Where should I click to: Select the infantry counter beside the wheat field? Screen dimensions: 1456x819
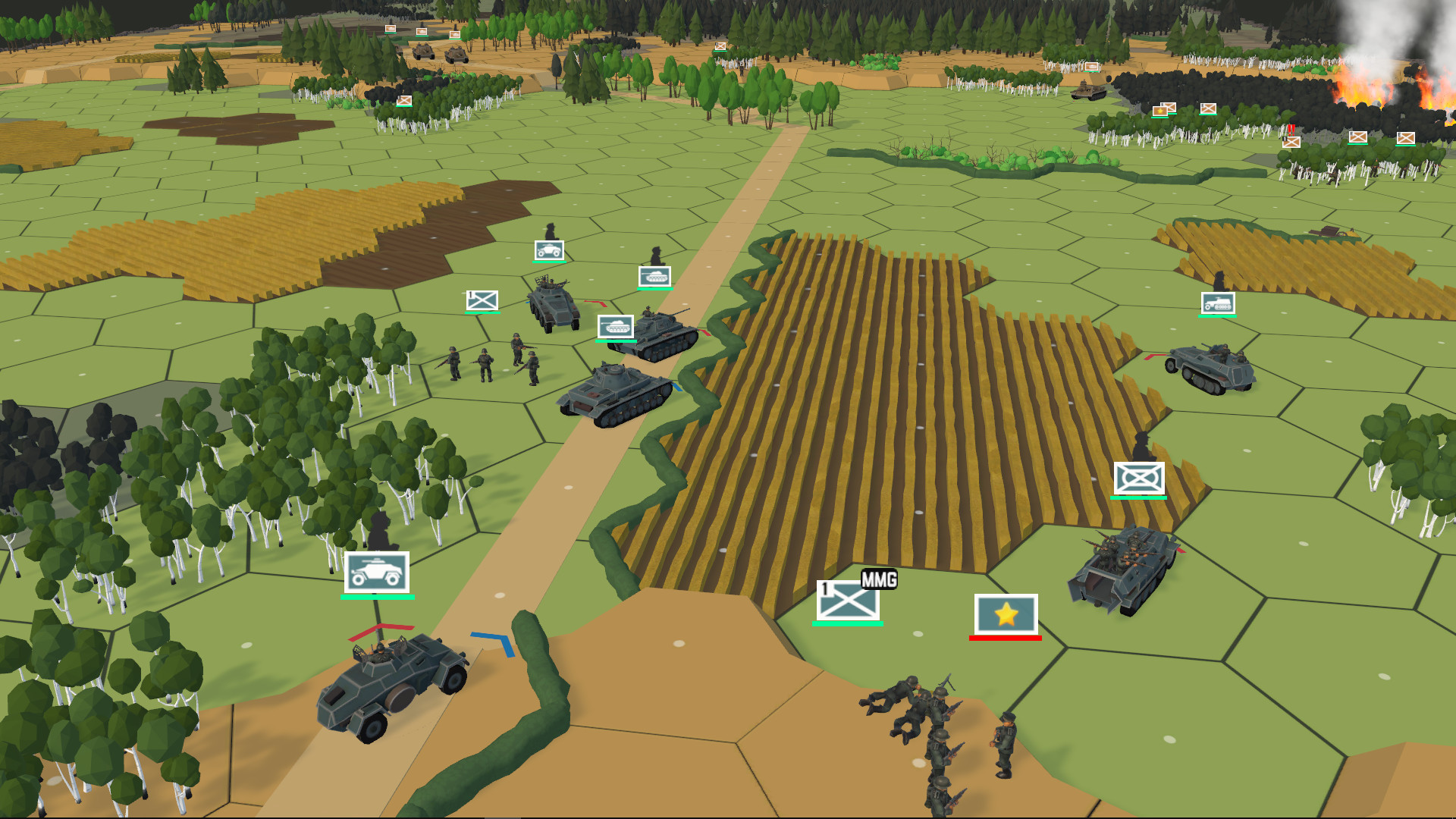[x=1139, y=479]
